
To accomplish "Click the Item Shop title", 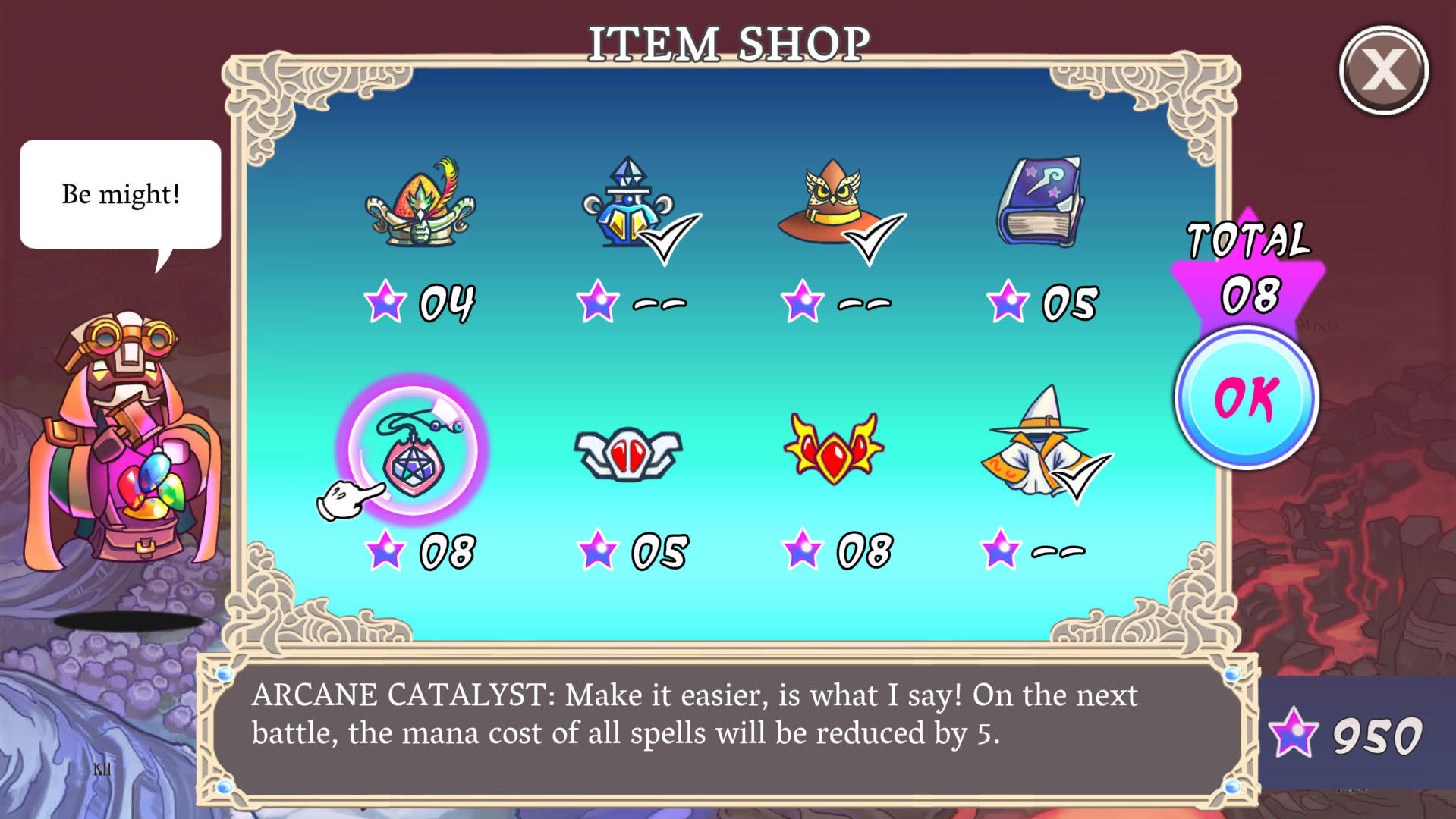I will [728, 43].
